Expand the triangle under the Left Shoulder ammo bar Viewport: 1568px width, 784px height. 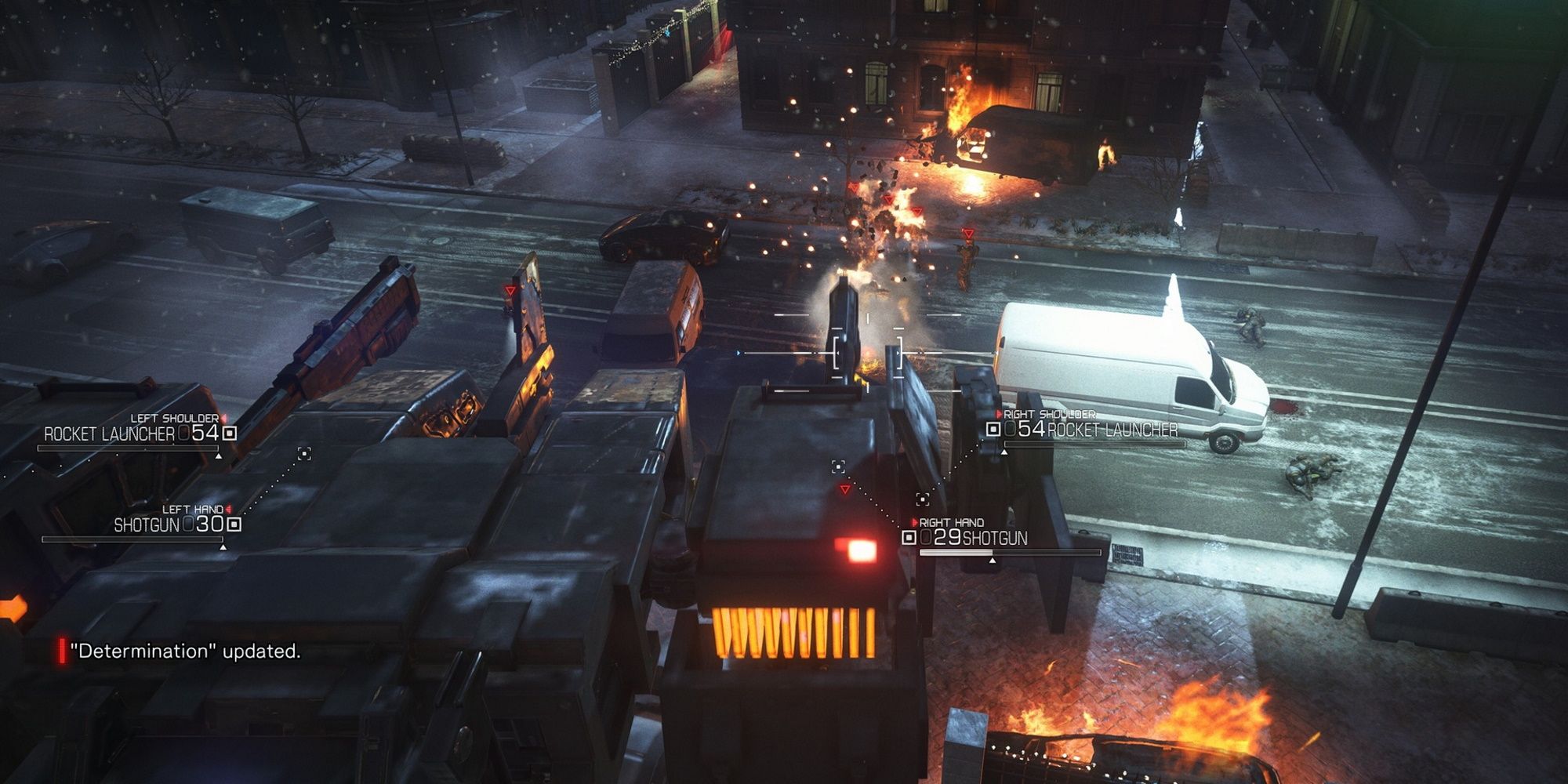[219, 456]
